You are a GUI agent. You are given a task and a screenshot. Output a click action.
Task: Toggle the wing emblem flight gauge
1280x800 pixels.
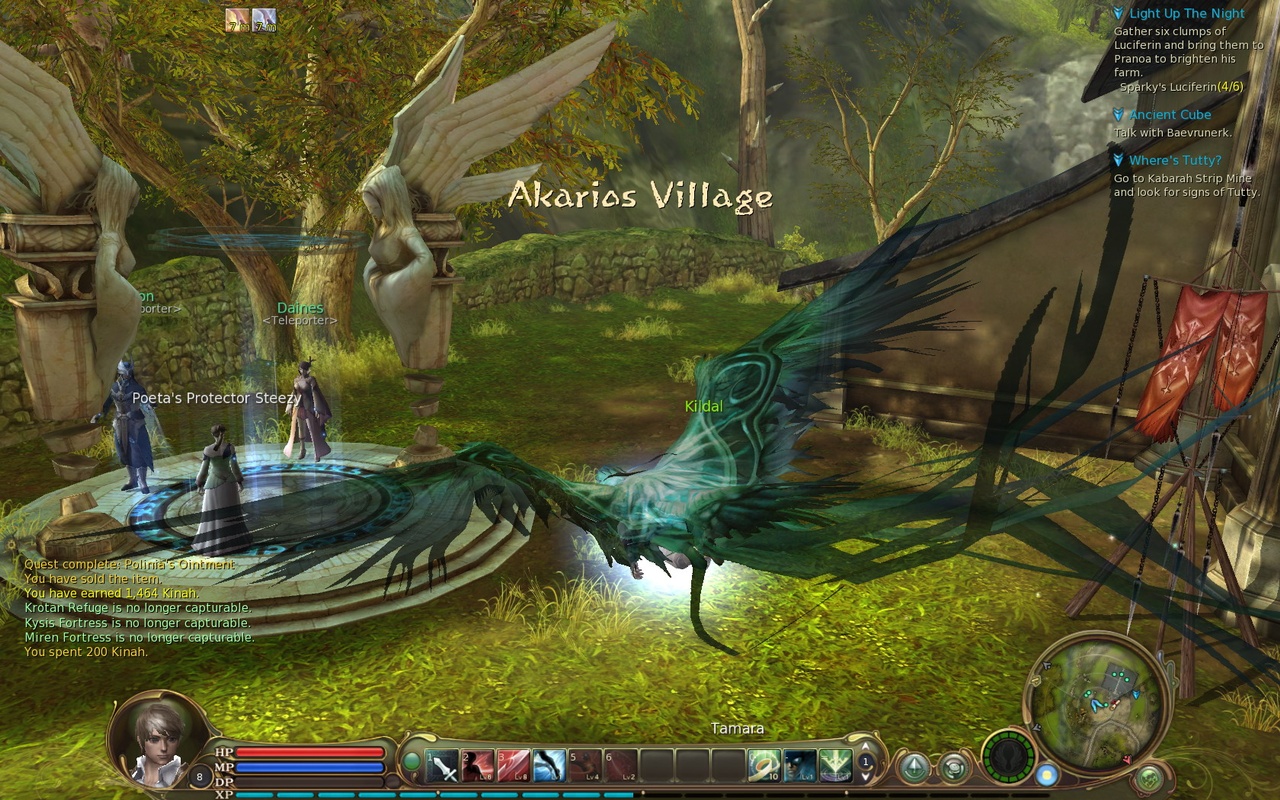[x=1010, y=758]
